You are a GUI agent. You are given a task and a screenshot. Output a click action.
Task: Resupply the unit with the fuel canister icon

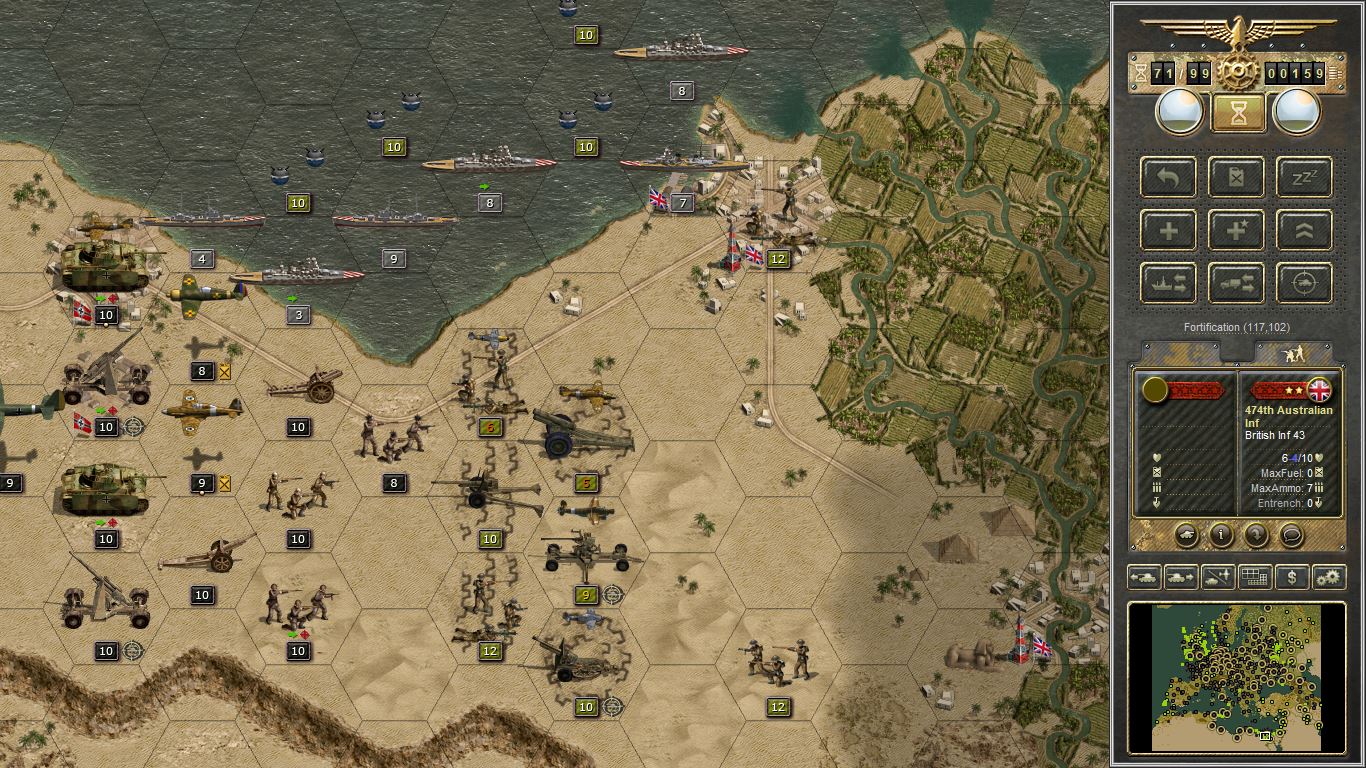[1236, 177]
